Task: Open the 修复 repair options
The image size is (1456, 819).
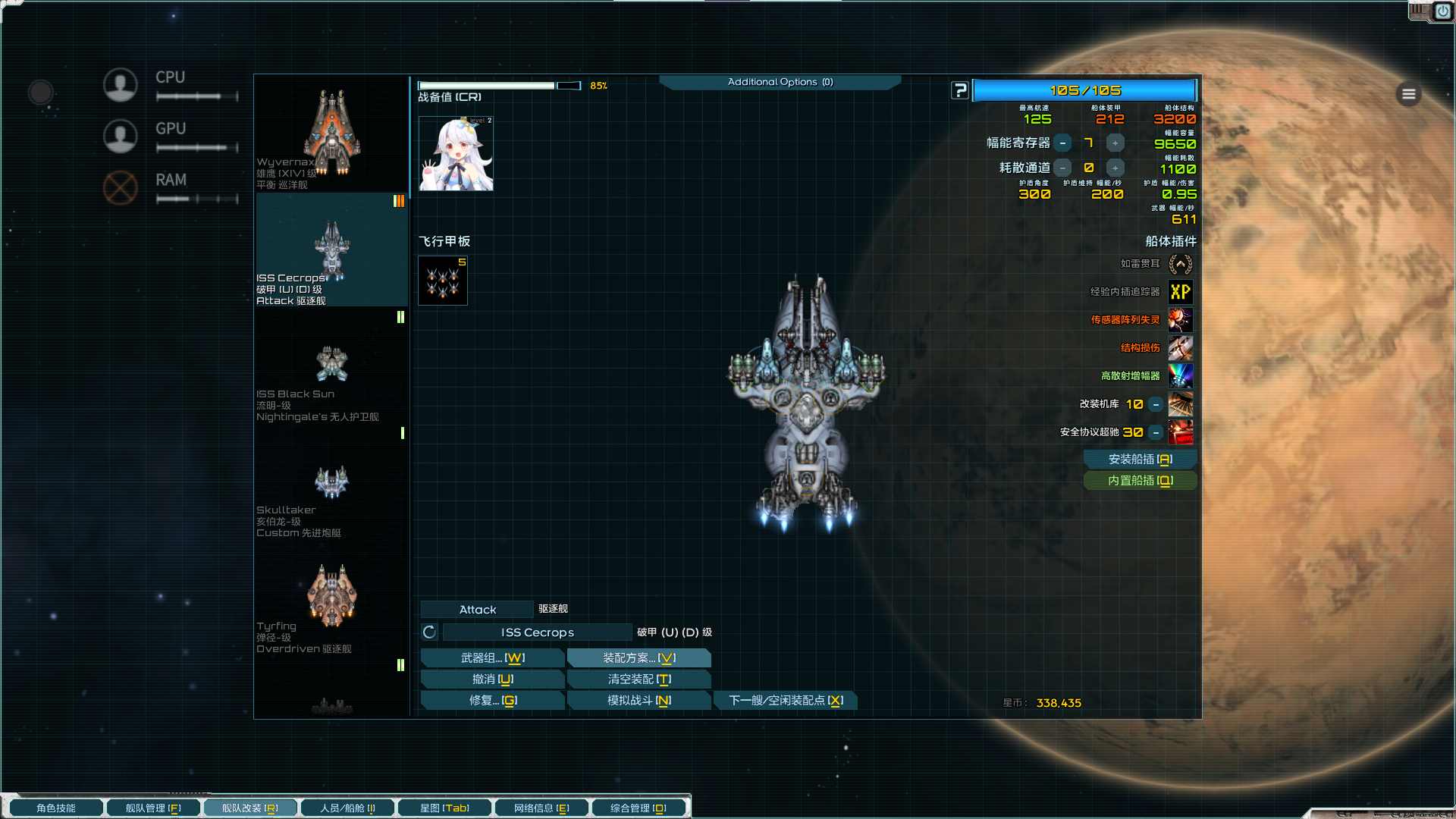Action: [x=492, y=701]
